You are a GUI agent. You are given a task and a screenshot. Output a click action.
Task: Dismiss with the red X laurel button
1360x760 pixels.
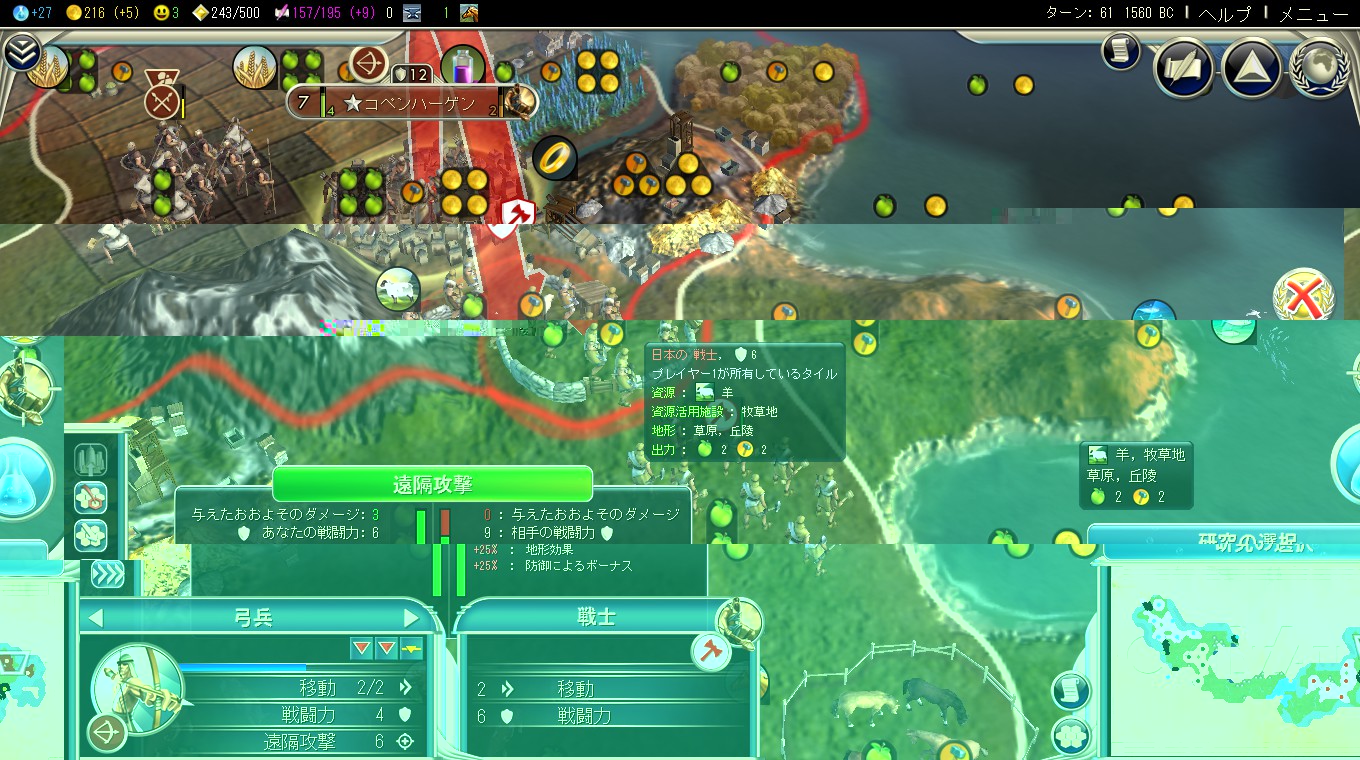pos(1304,299)
